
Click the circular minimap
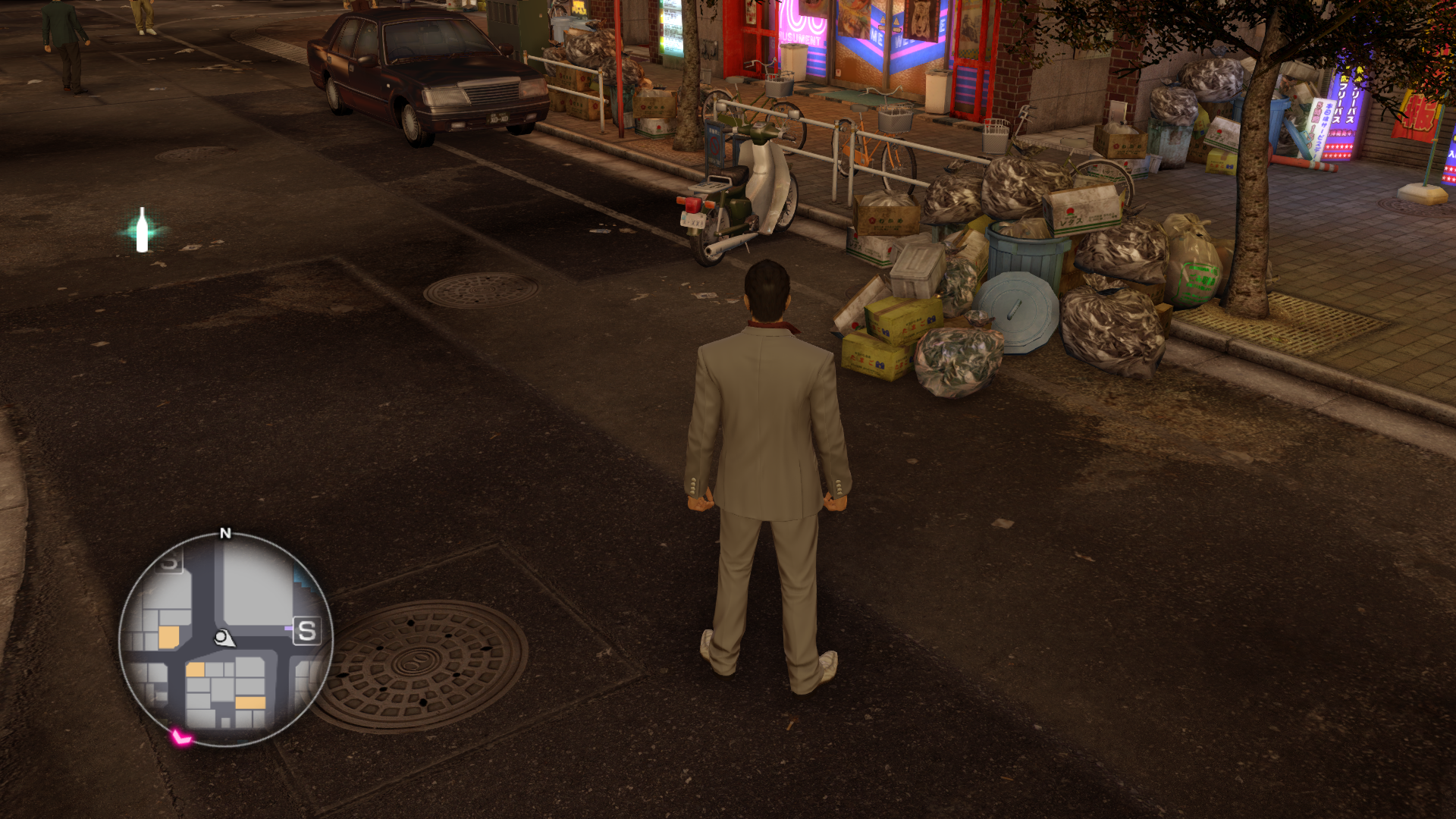(x=225, y=640)
